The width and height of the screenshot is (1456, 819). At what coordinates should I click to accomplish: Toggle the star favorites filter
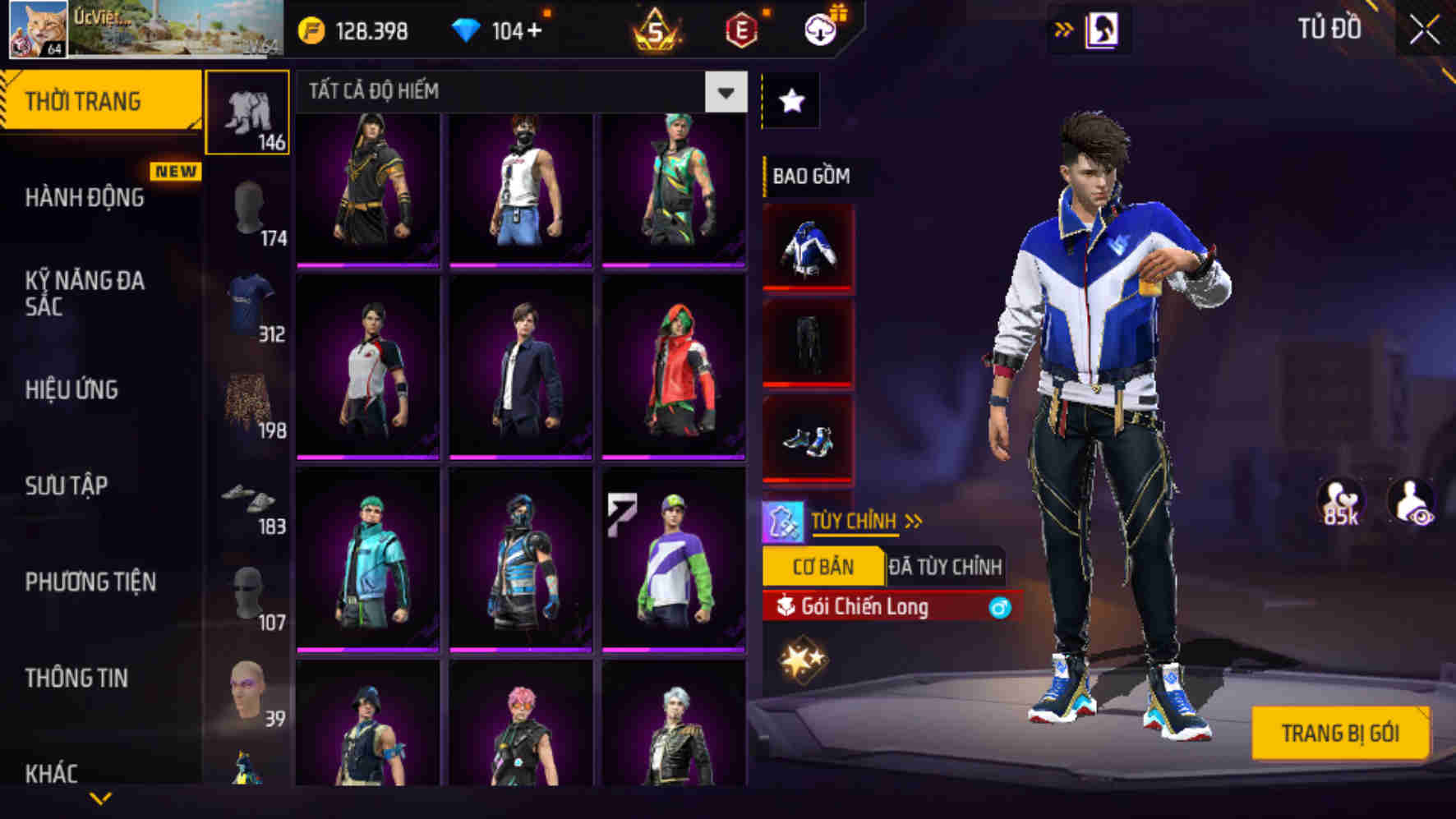790,100
